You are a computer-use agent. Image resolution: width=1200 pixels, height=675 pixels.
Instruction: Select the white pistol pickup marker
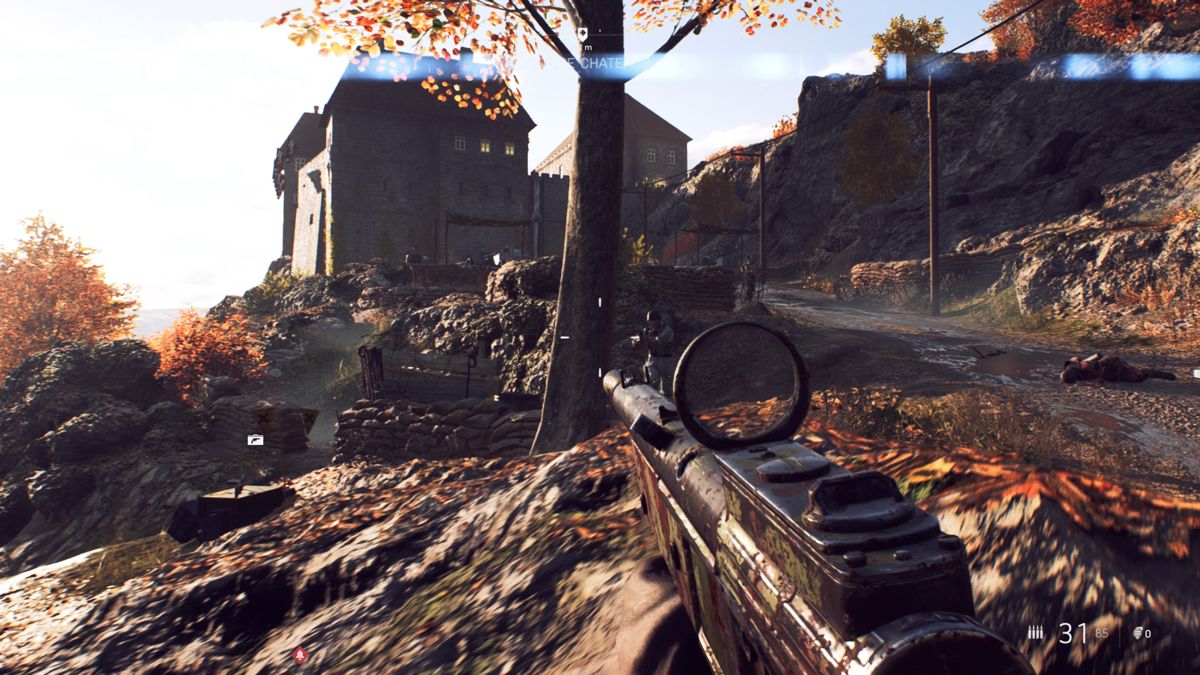coord(256,439)
